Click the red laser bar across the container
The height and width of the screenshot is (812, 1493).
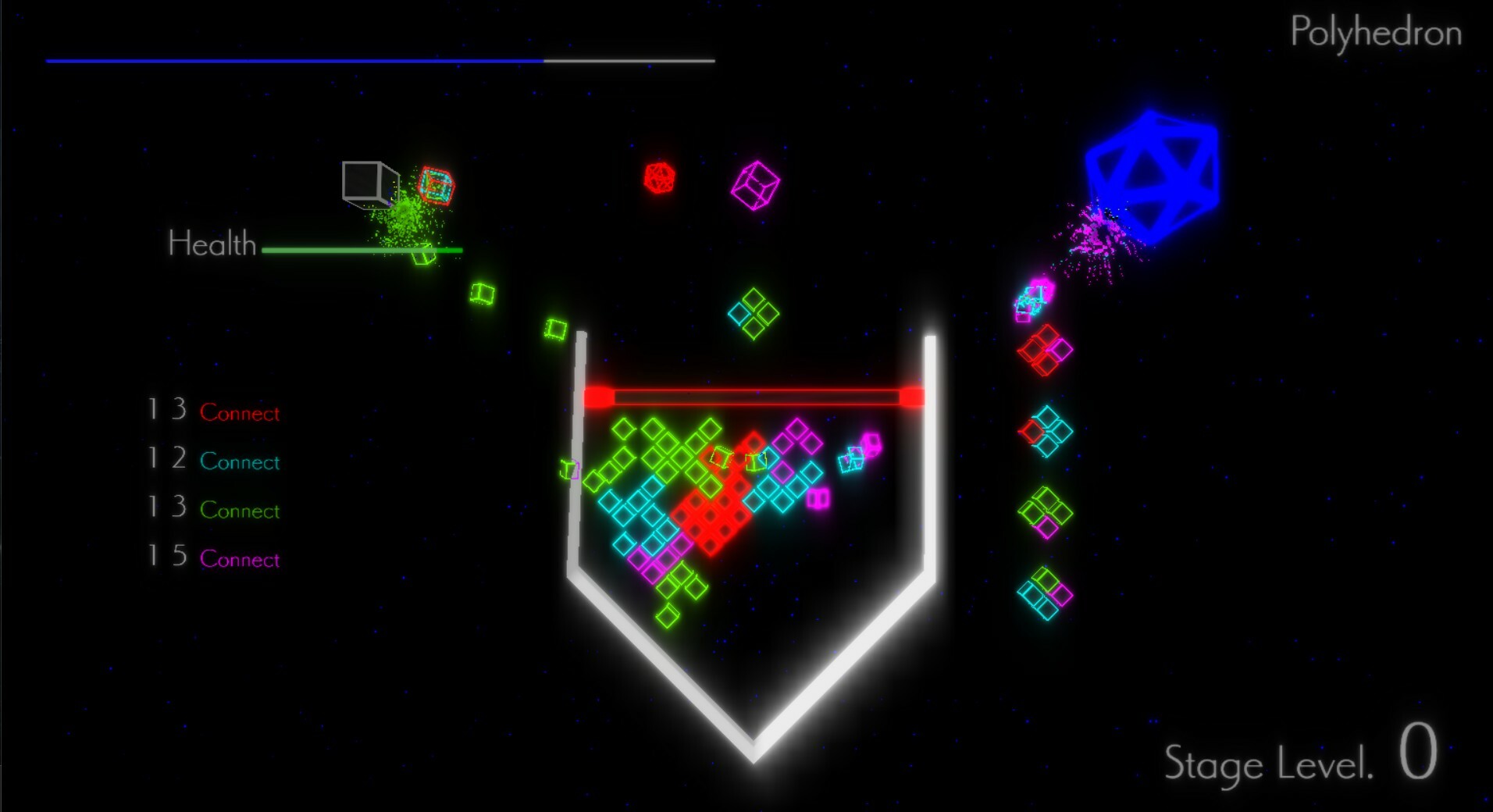(x=756, y=396)
